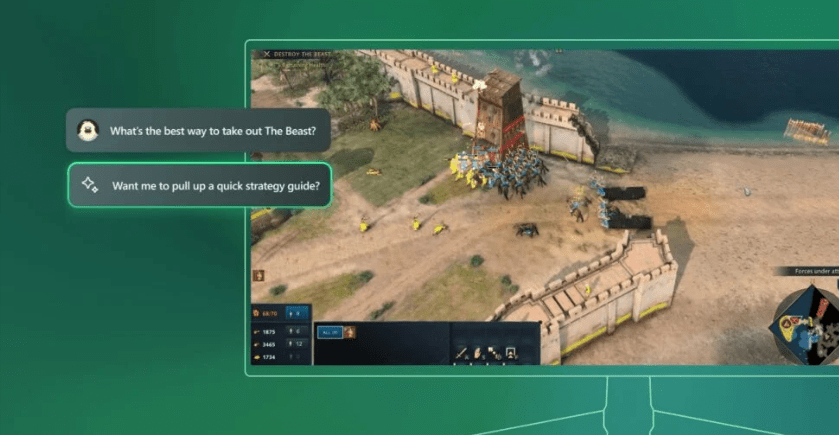Click the minimap

[x=808, y=323]
